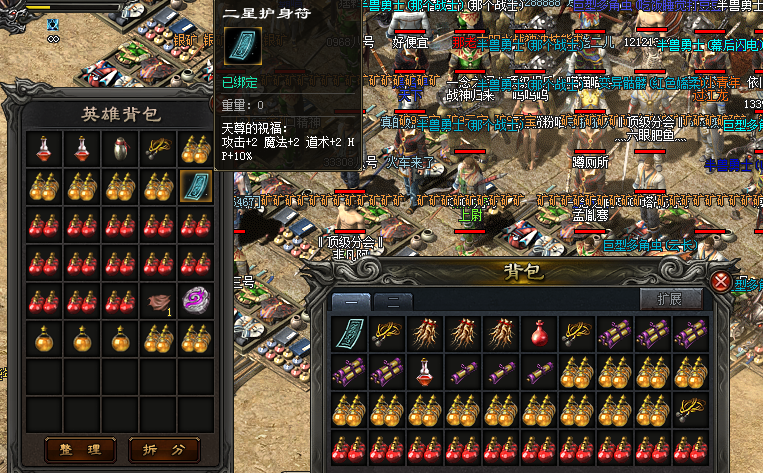
Task: Select the purple spiral stone in hero bag
Action: coord(194,300)
